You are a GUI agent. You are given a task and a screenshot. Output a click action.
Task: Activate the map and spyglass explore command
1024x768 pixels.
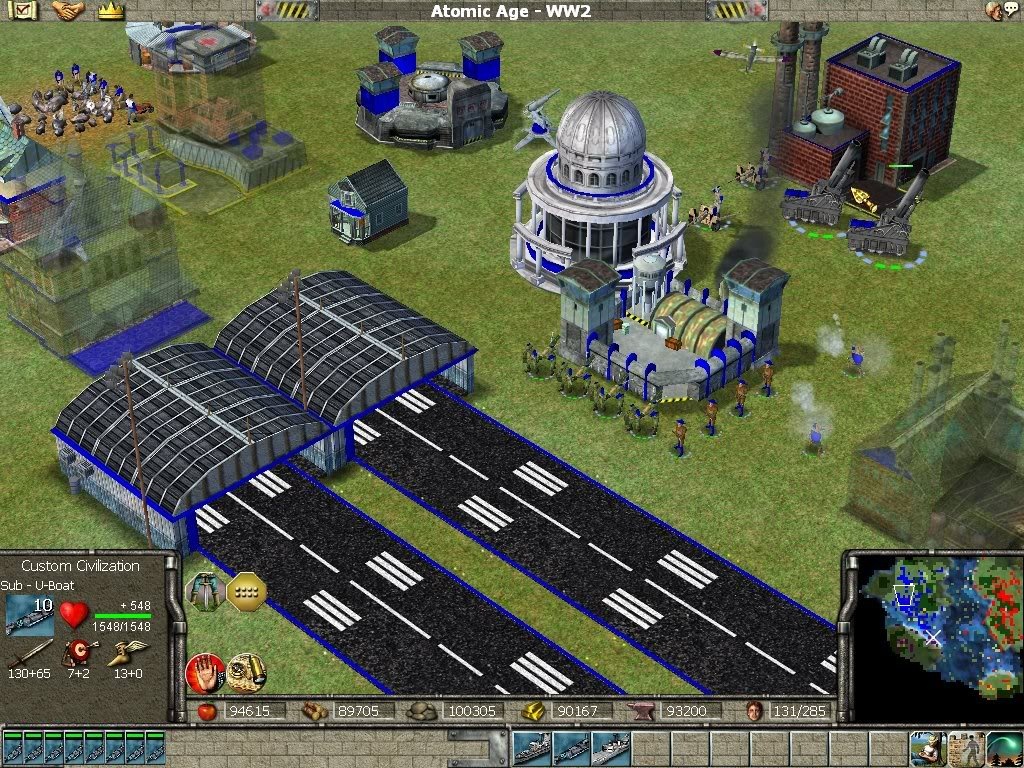coord(246,673)
